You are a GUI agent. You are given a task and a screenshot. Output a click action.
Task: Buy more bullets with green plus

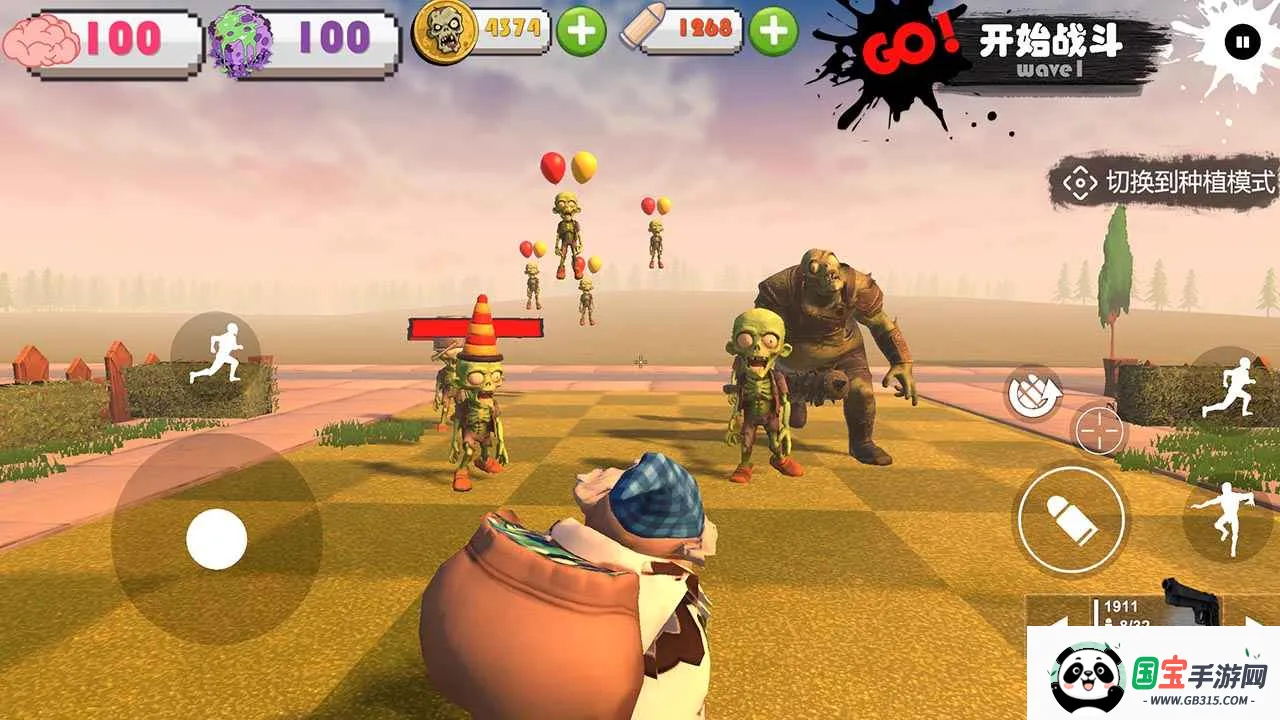pyautogui.click(x=773, y=31)
